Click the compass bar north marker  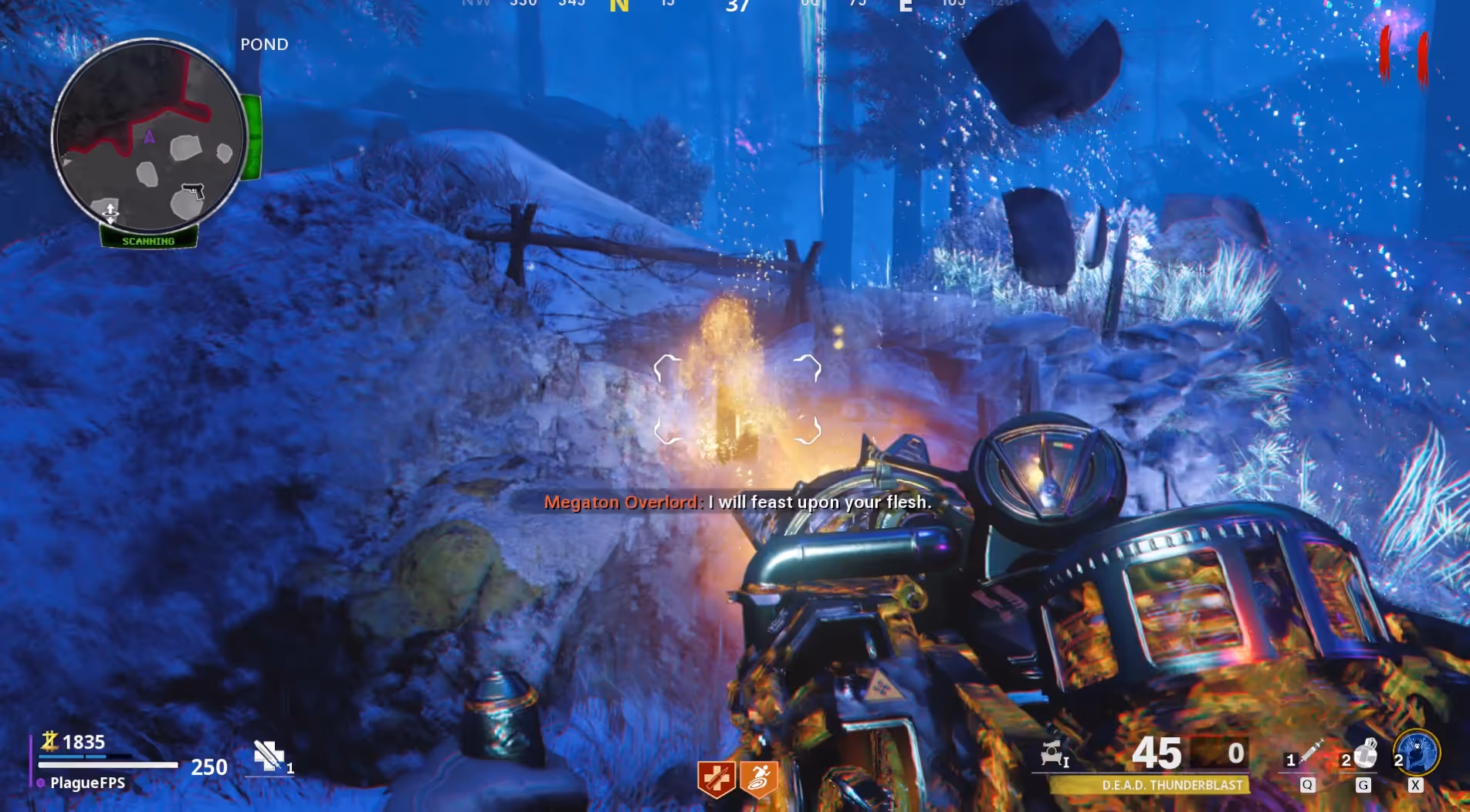tap(618, 6)
